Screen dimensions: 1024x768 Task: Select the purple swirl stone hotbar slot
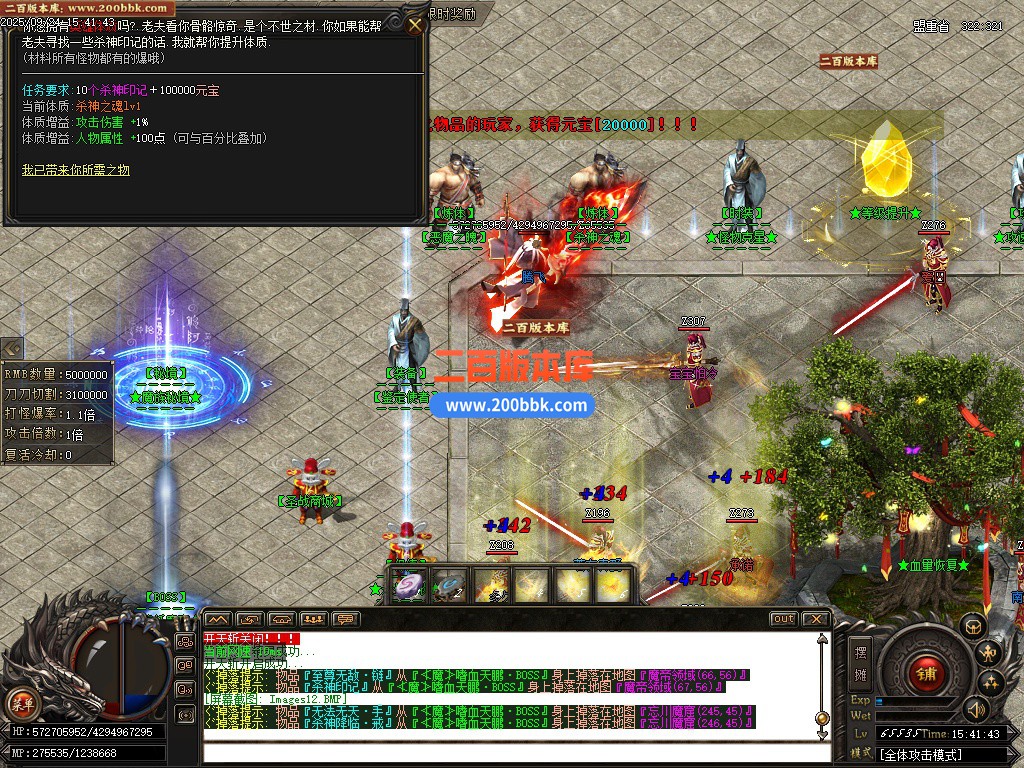pos(408,586)
